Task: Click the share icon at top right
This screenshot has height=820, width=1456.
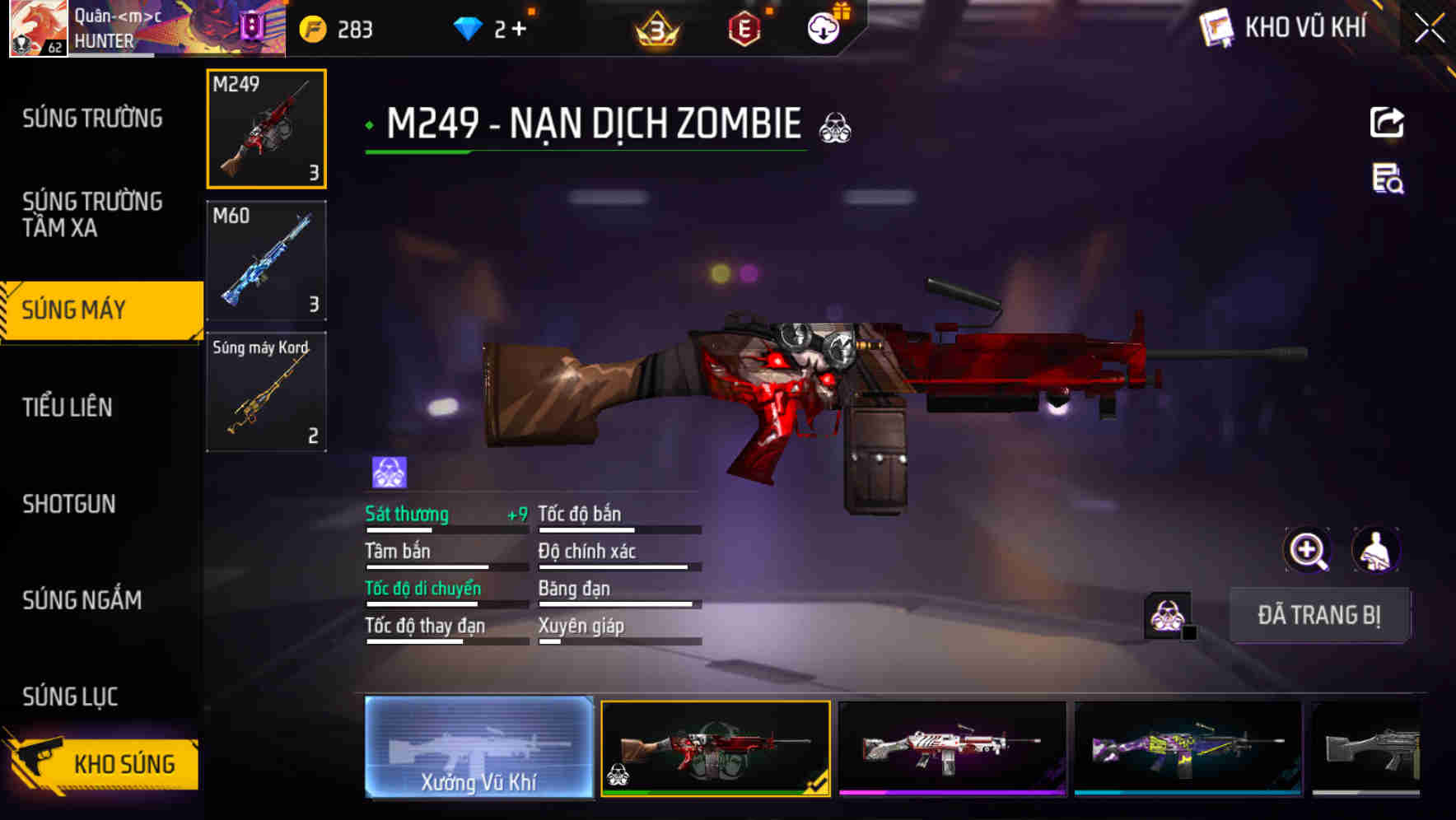Action: pyautogui.click(x=1388, y=122)
